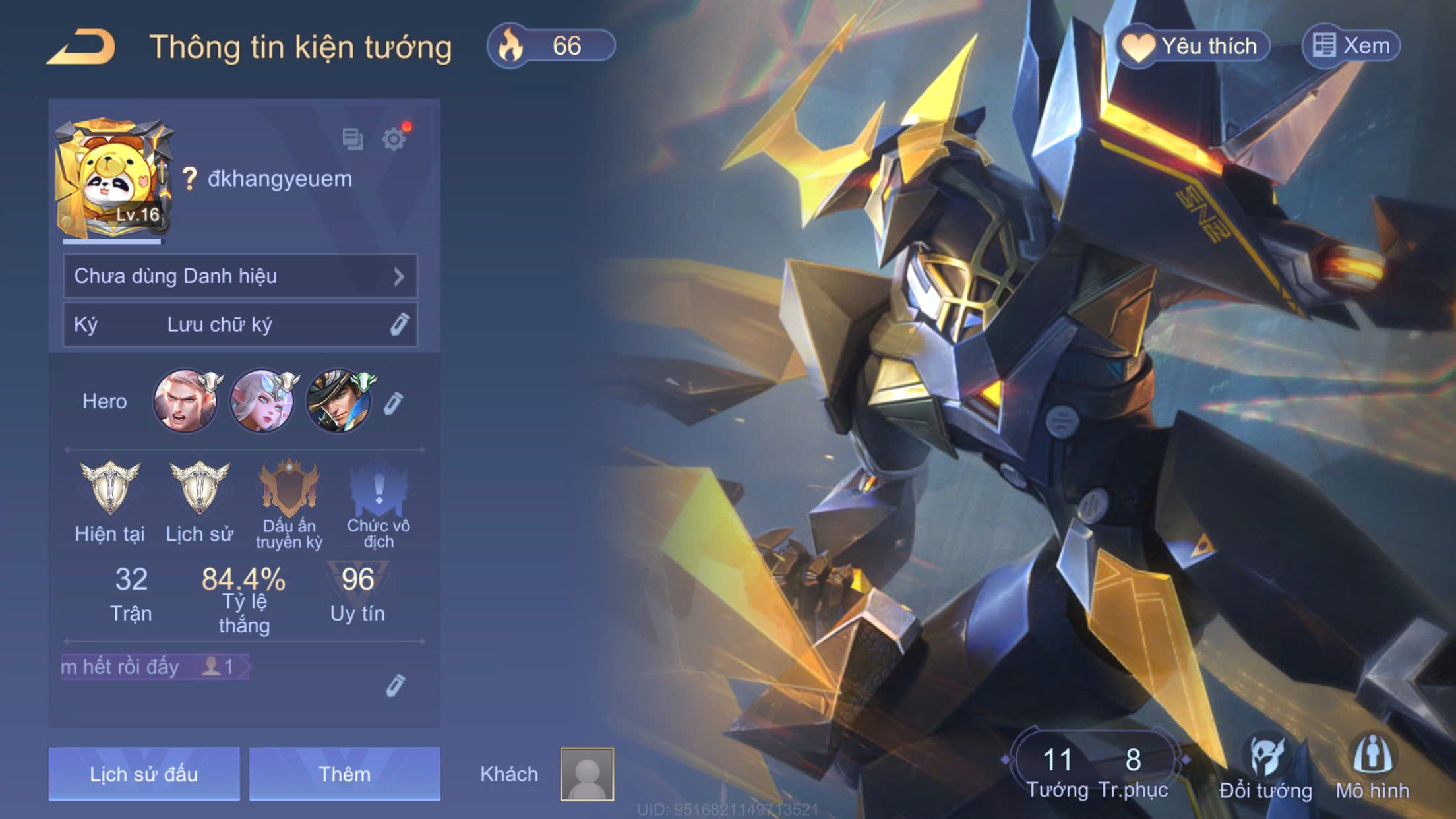Click the Thêm button
This screenshot has width=1456, height=819.
click(x=344, y=773)
